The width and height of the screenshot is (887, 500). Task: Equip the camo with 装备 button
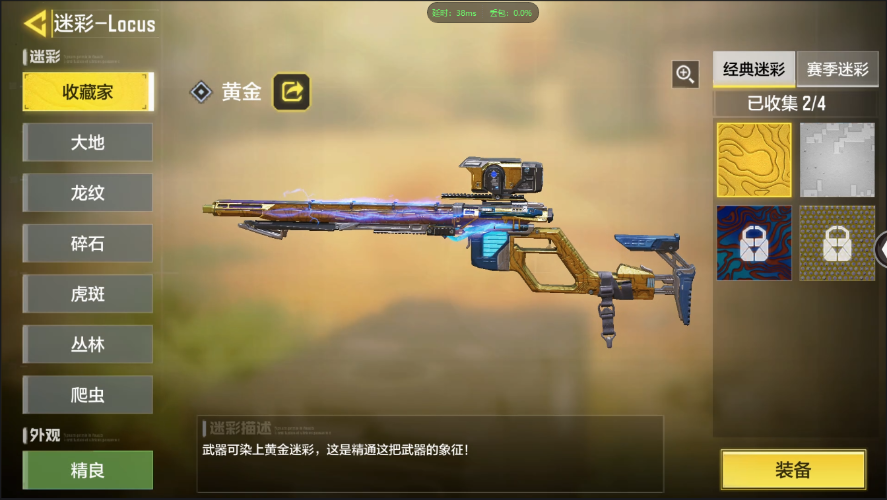point(793,470)
